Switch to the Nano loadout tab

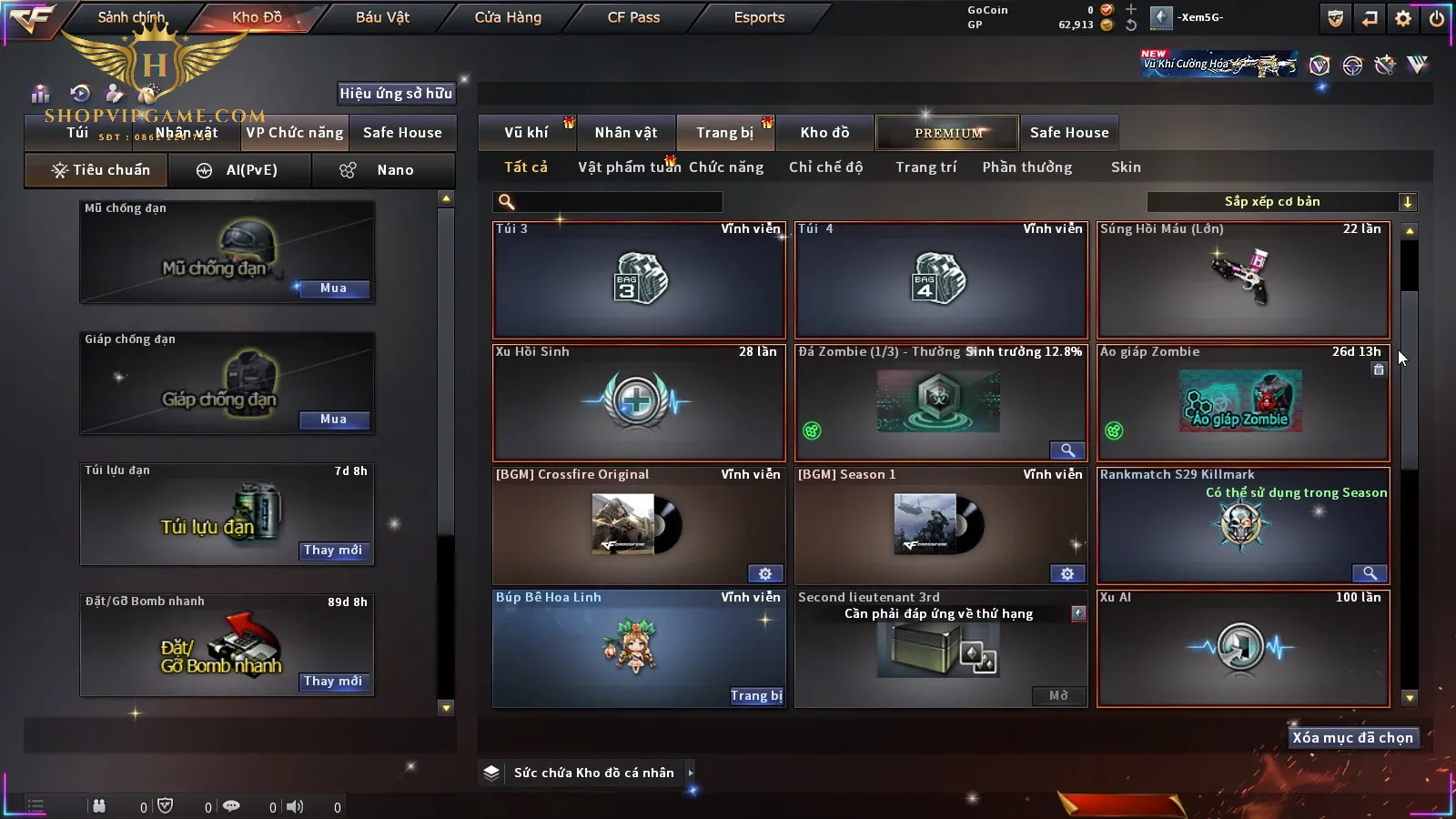pyautogui.click(x=382, y=170)
